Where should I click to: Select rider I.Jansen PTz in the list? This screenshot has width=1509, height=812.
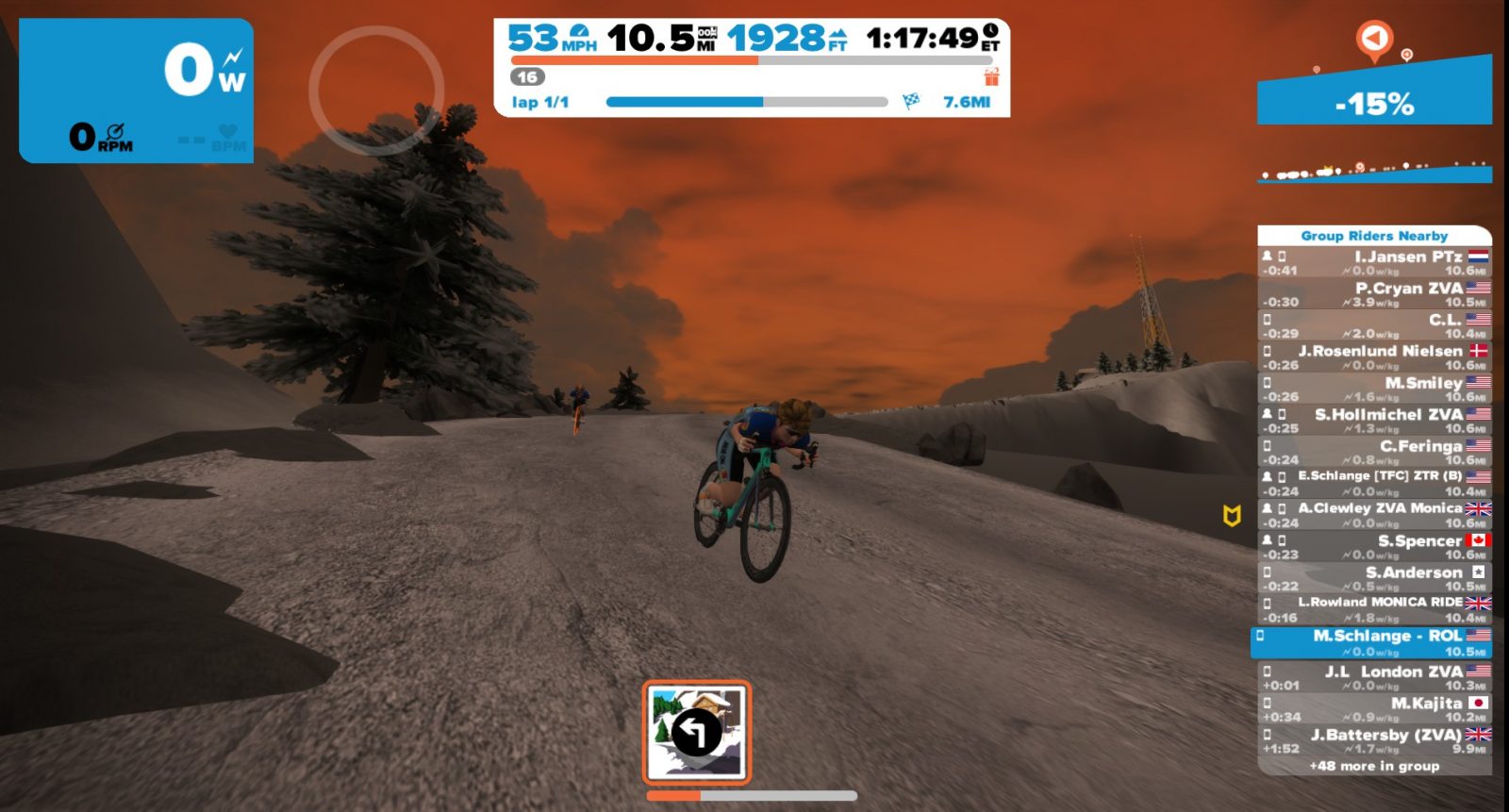pos(1374,263)
